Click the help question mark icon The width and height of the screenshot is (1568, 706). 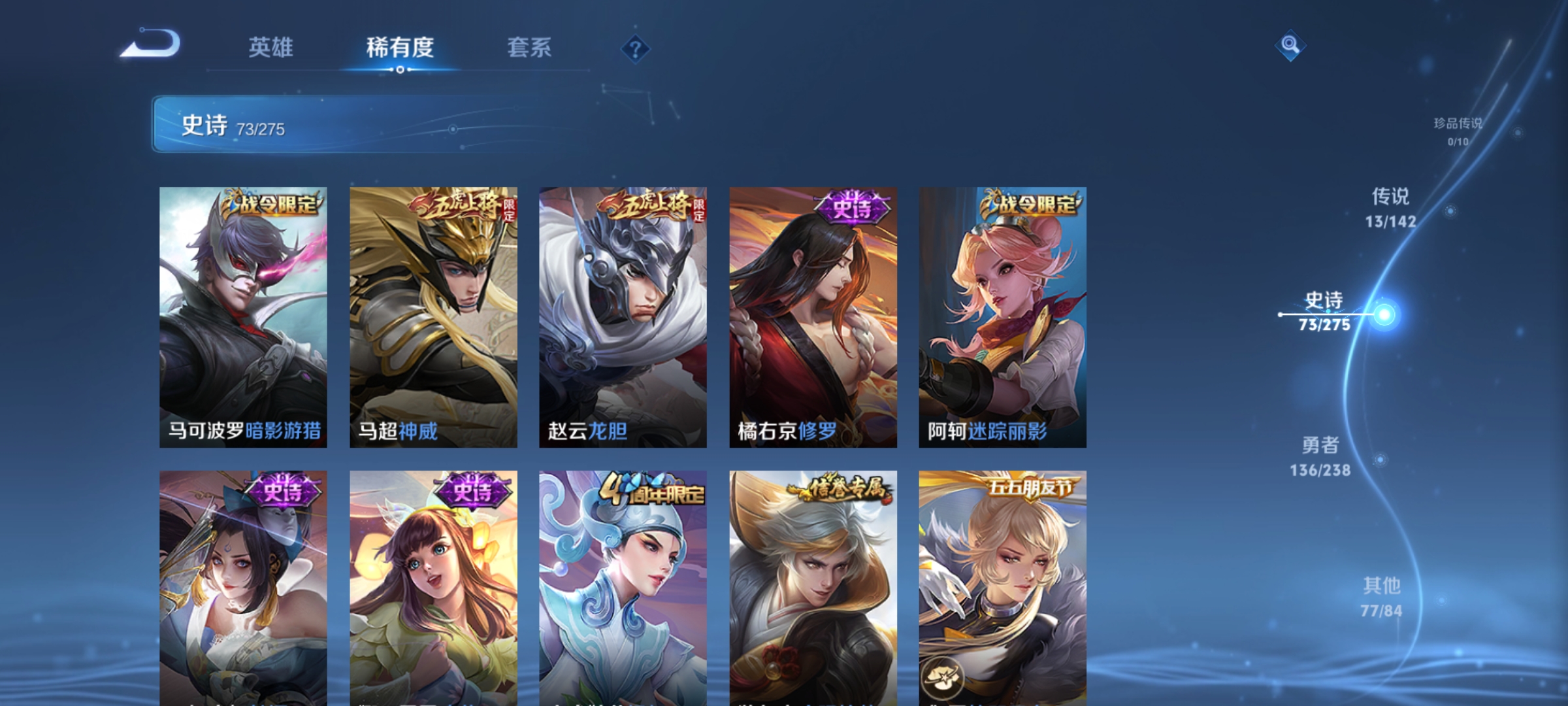tap(636, 49)
